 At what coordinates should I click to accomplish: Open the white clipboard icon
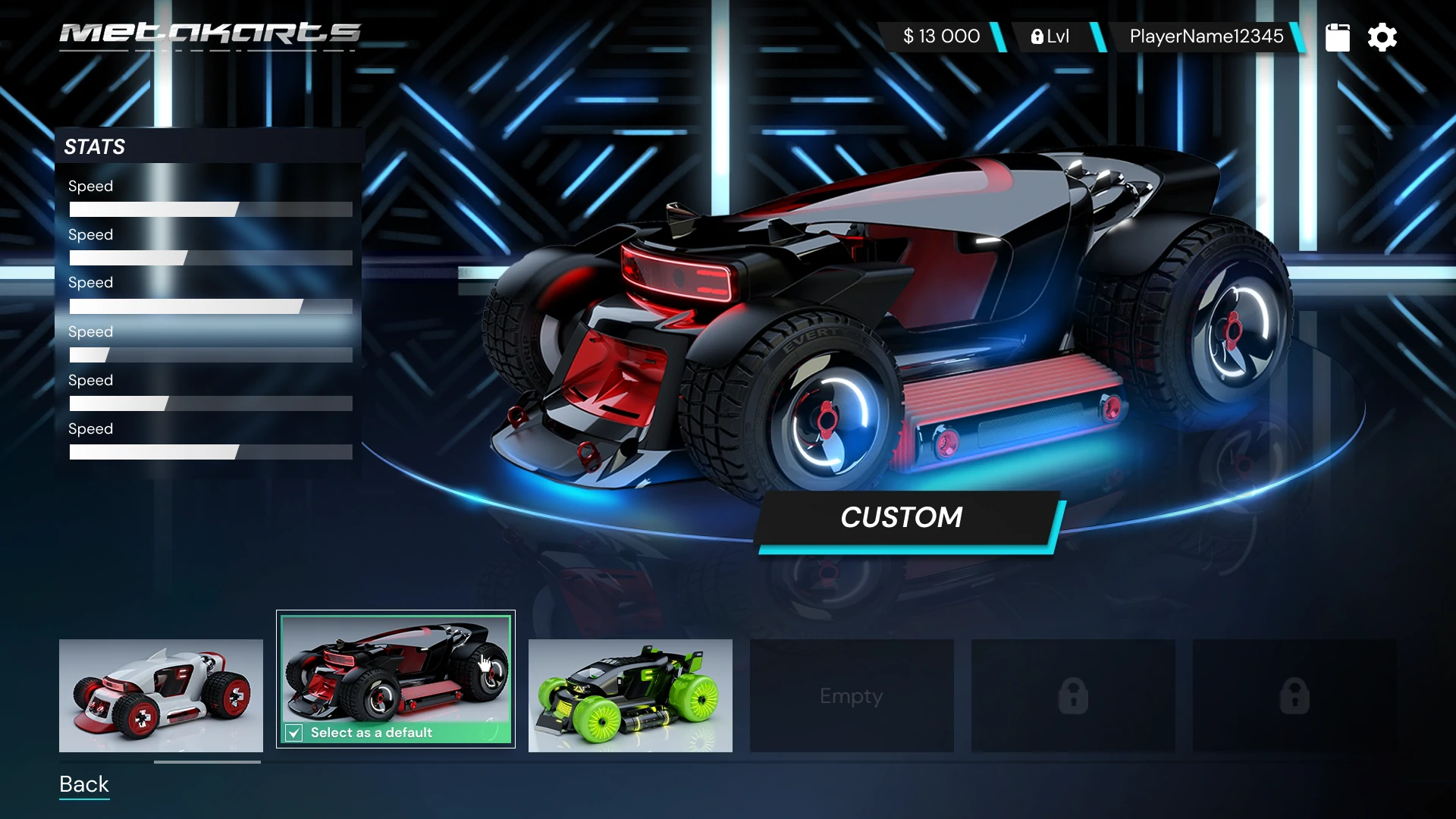click(x=1337, y=37)
